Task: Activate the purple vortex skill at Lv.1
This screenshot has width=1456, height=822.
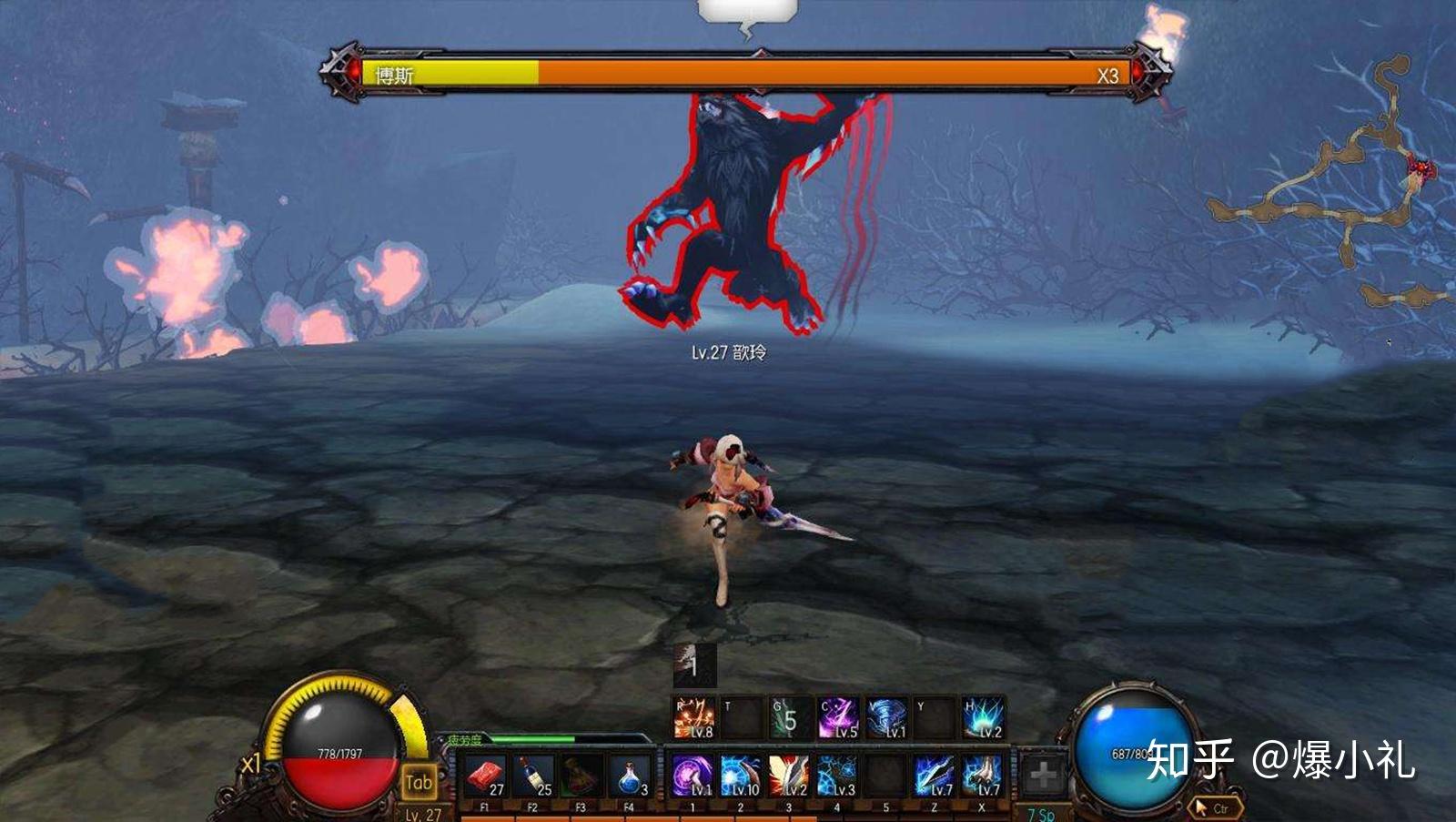Action: point(693,776)
